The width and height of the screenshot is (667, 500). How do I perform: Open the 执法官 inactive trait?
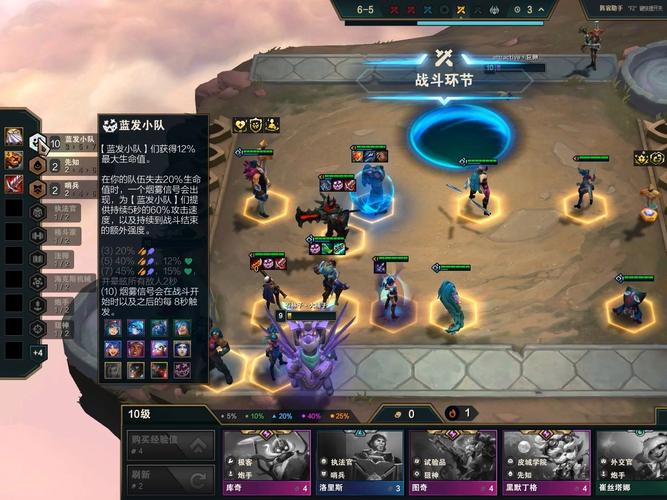click(x=60, y=211)
